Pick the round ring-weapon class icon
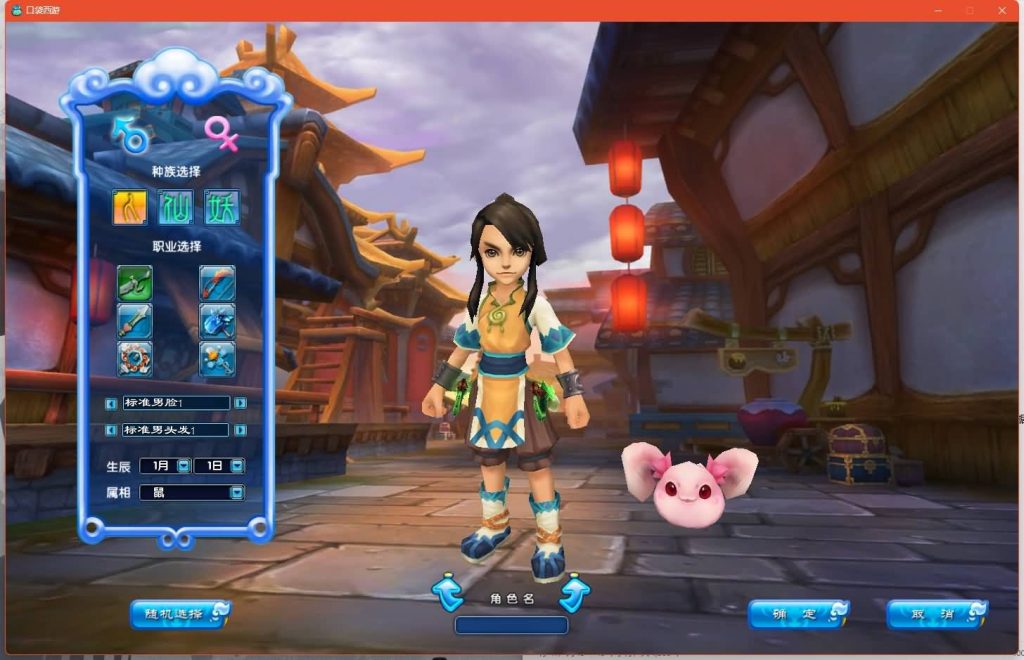The image size is (1024, 660). pos(134,358)
